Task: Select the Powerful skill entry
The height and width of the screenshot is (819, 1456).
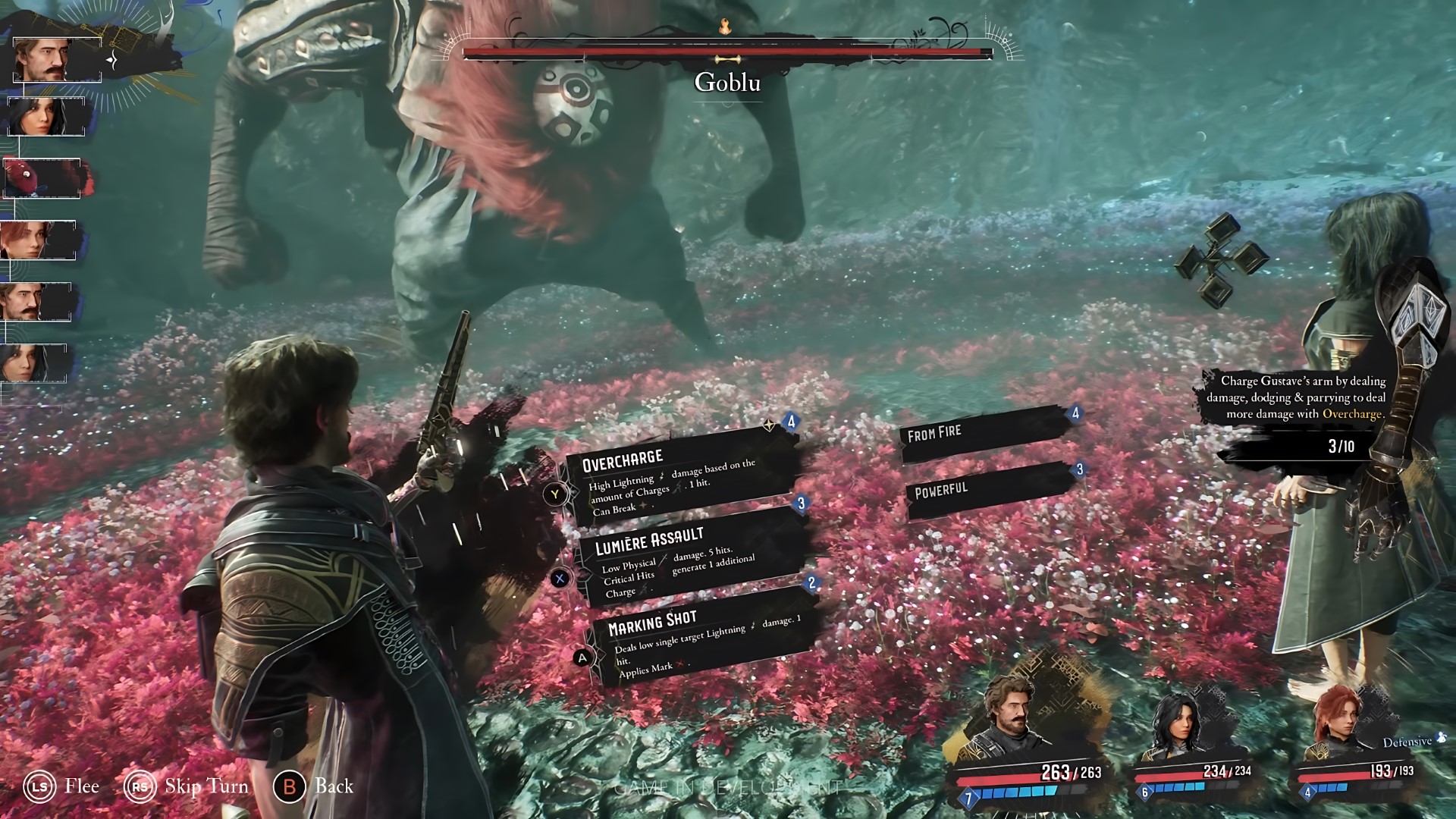Action: tap(990, 490)
